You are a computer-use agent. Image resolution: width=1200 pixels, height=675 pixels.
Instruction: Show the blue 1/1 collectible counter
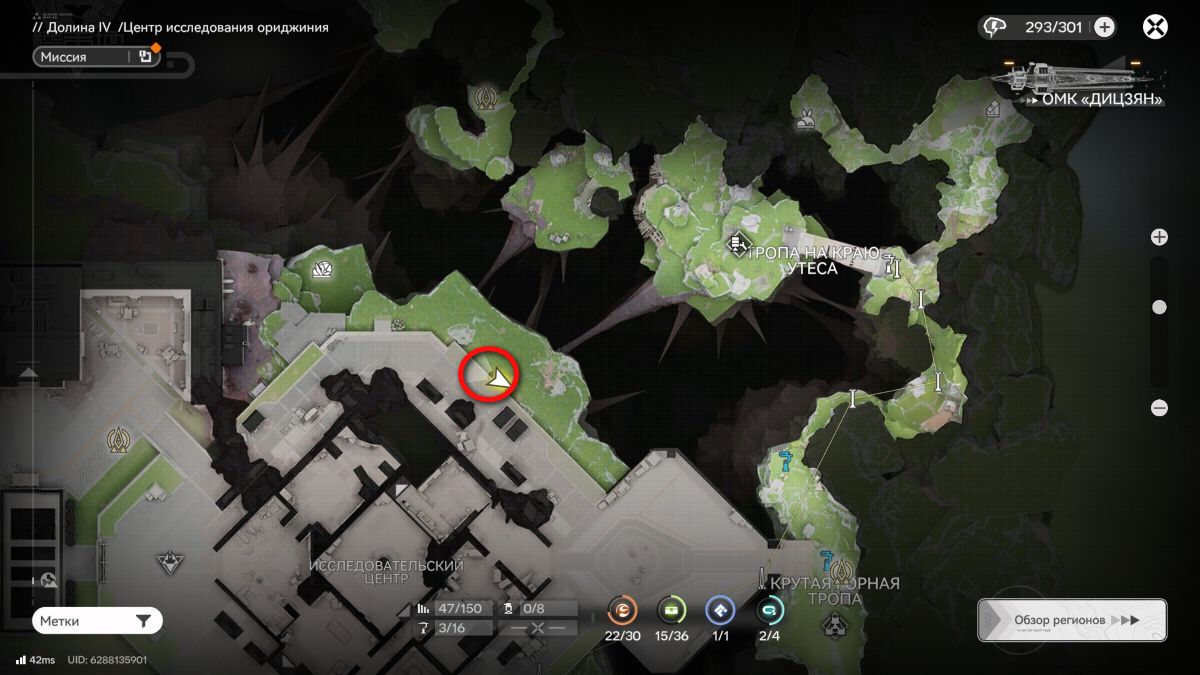coord(720,609)
